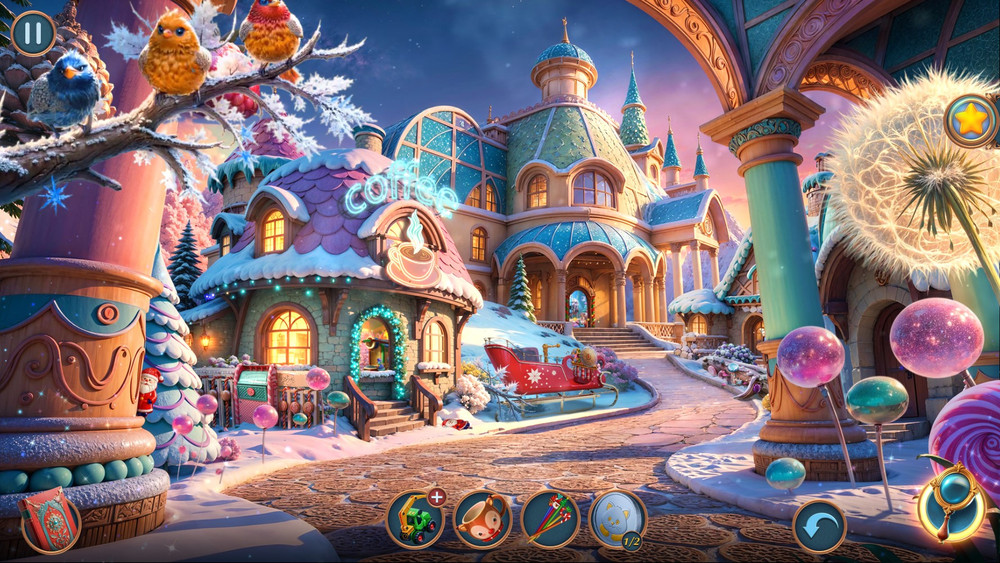The height and width of the screenshot is (563, 1000).
Task: Use the magnifying glass hint button
Action: pyautogui.click(x=951, y=505)
